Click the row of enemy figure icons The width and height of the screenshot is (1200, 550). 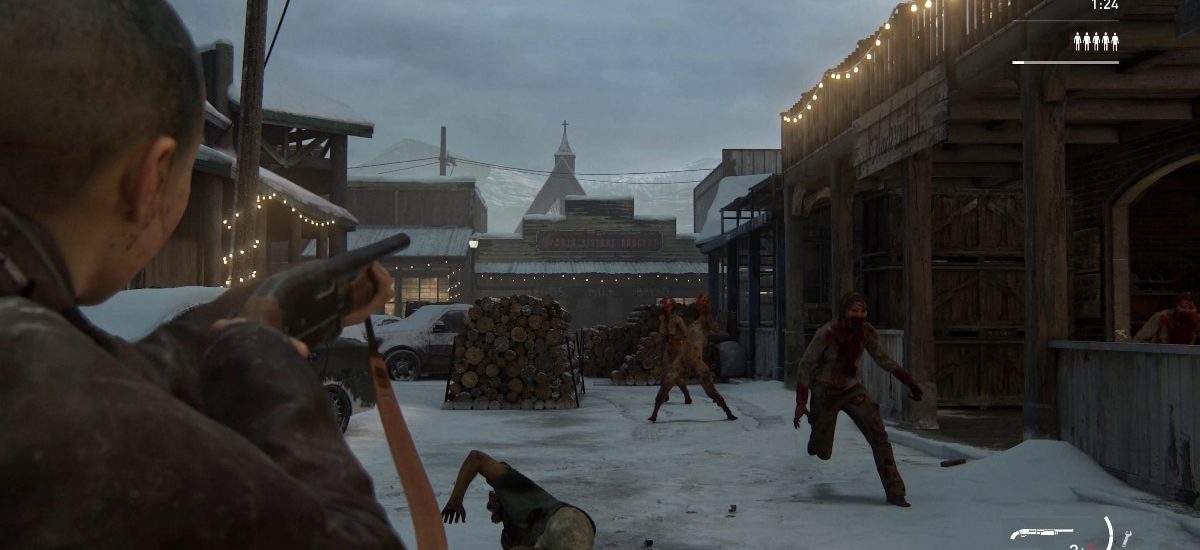coord(1096,41)
